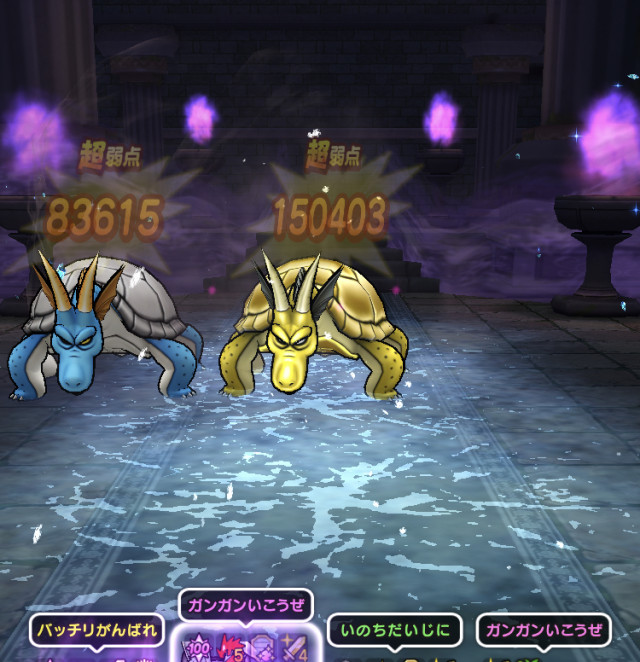Choose the raised ガンガンいこうぜ label above buff icons

click(246, 606)
